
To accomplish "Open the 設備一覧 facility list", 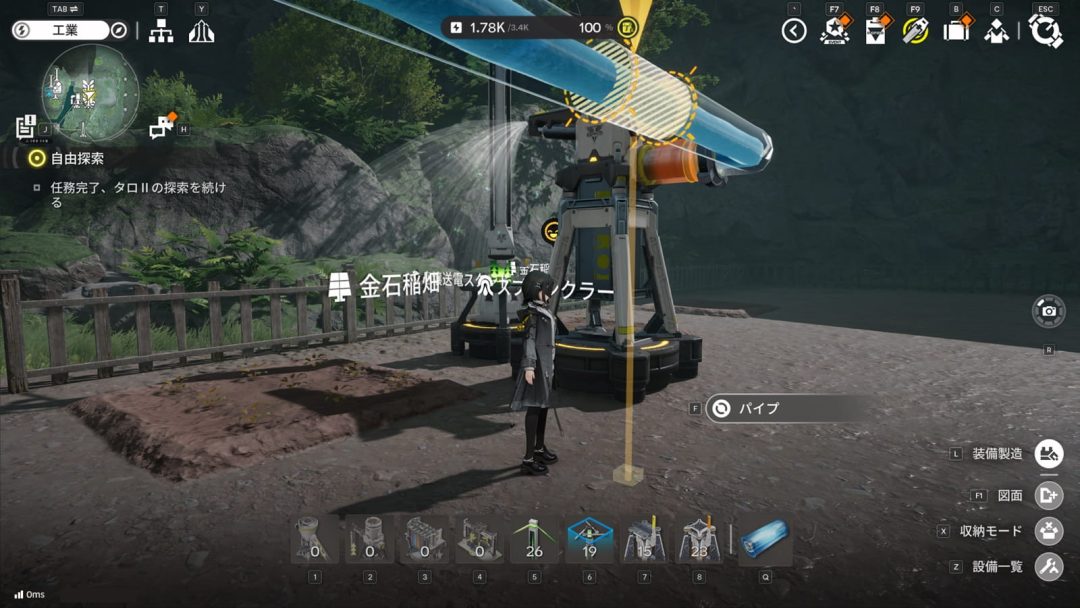I will click(x=1048, y=567).
